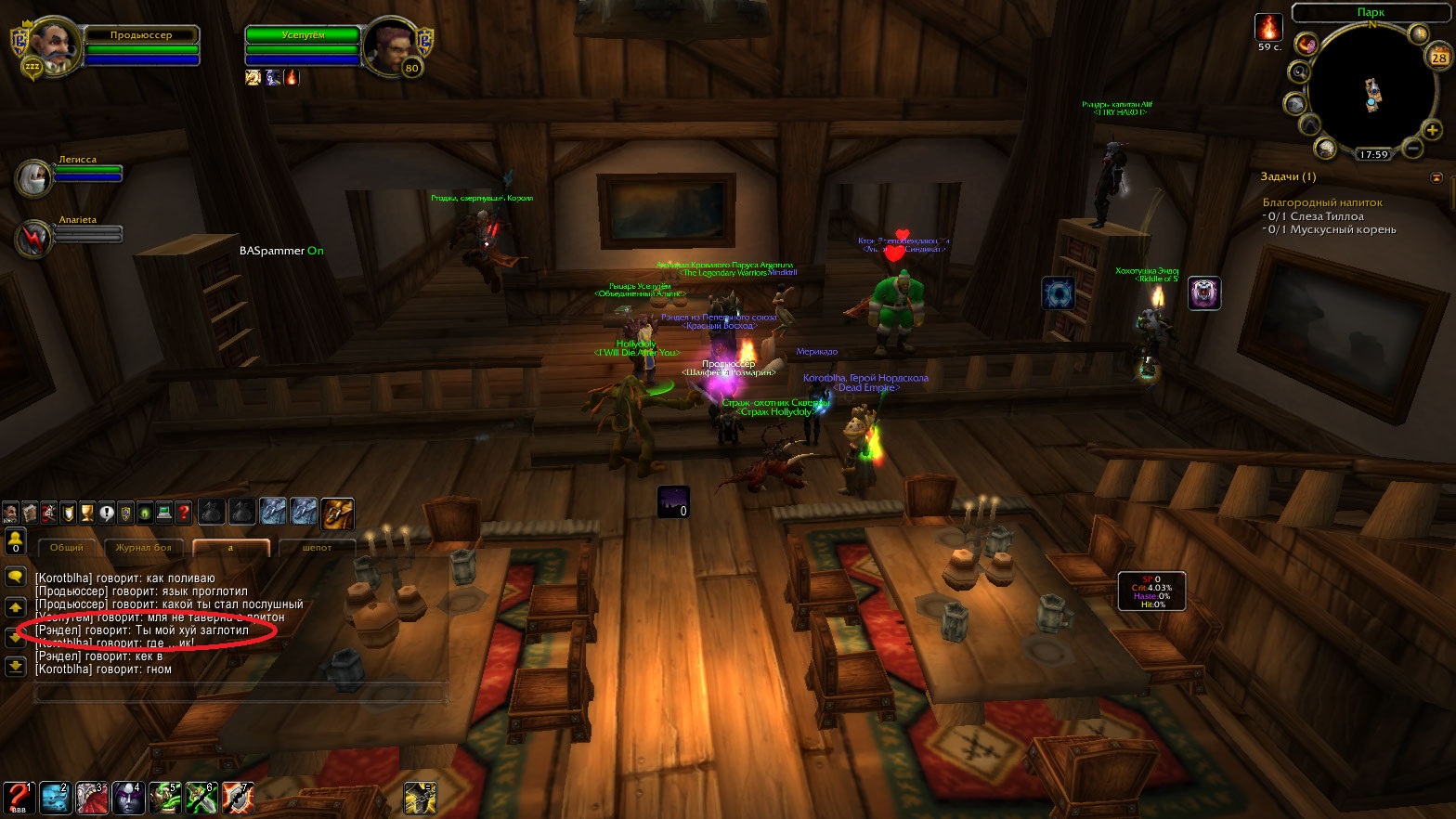Open the character portrait micro button
The image size is (1456, 819).
pyautogui.click(x=10, y=512)
